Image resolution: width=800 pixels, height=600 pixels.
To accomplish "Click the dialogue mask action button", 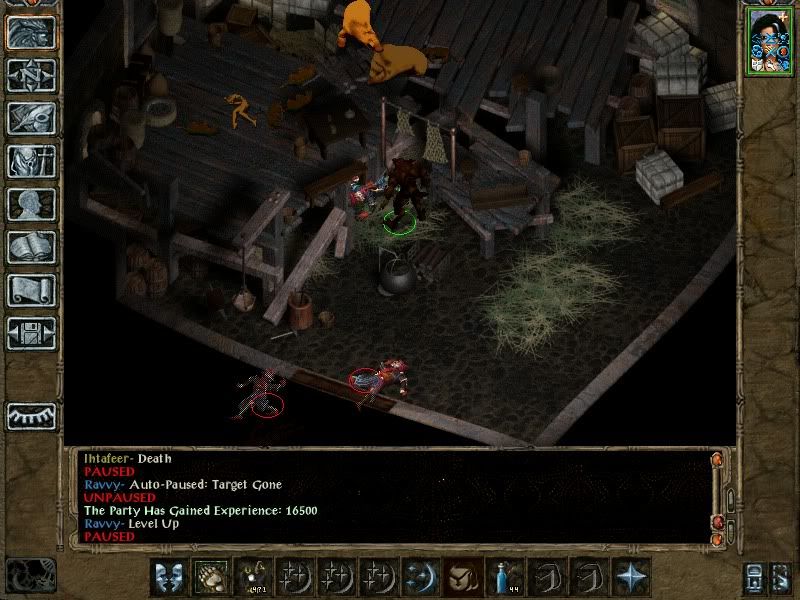I will point(168,579).
